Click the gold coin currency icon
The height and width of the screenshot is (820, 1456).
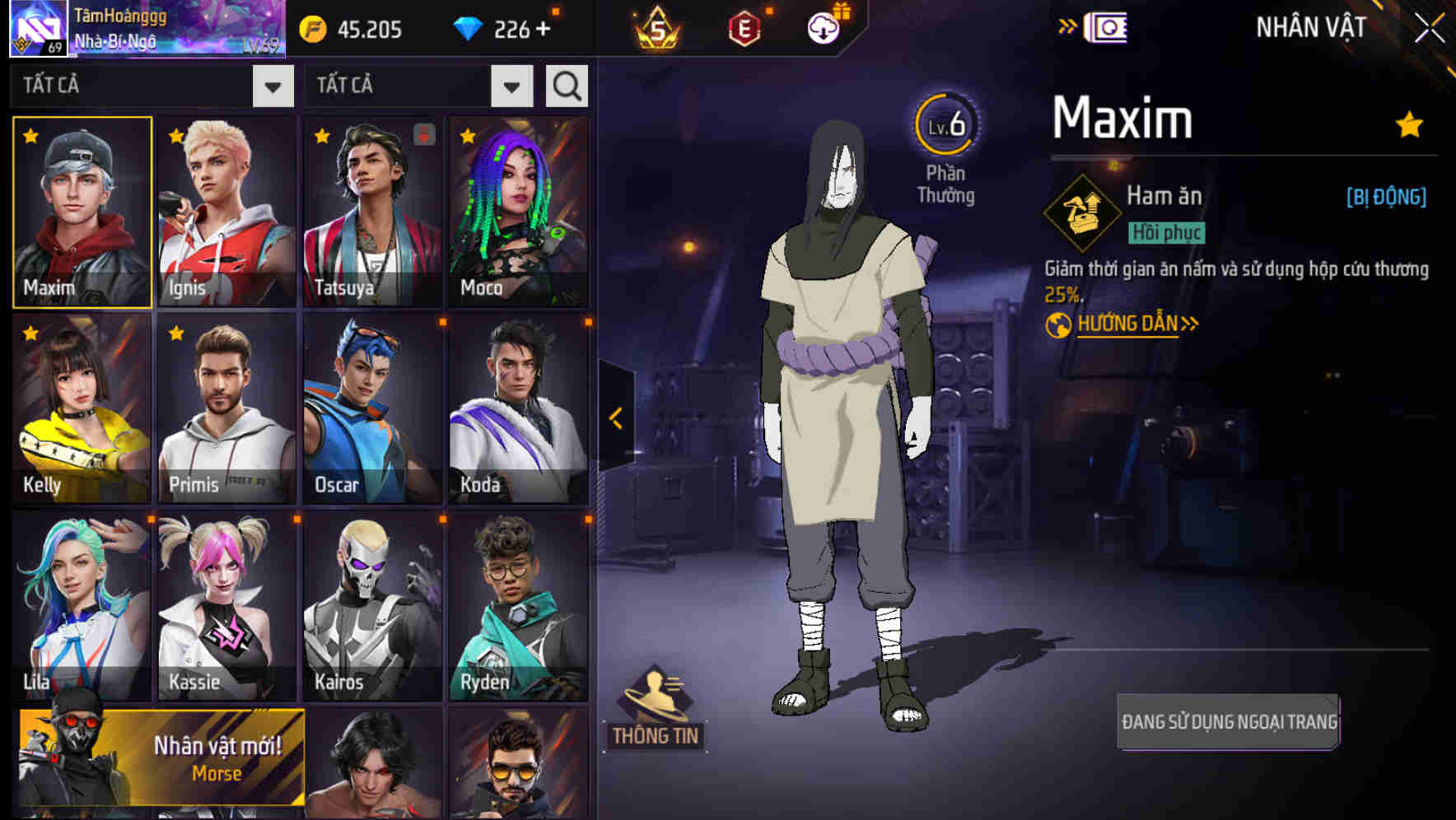[312, 30]
